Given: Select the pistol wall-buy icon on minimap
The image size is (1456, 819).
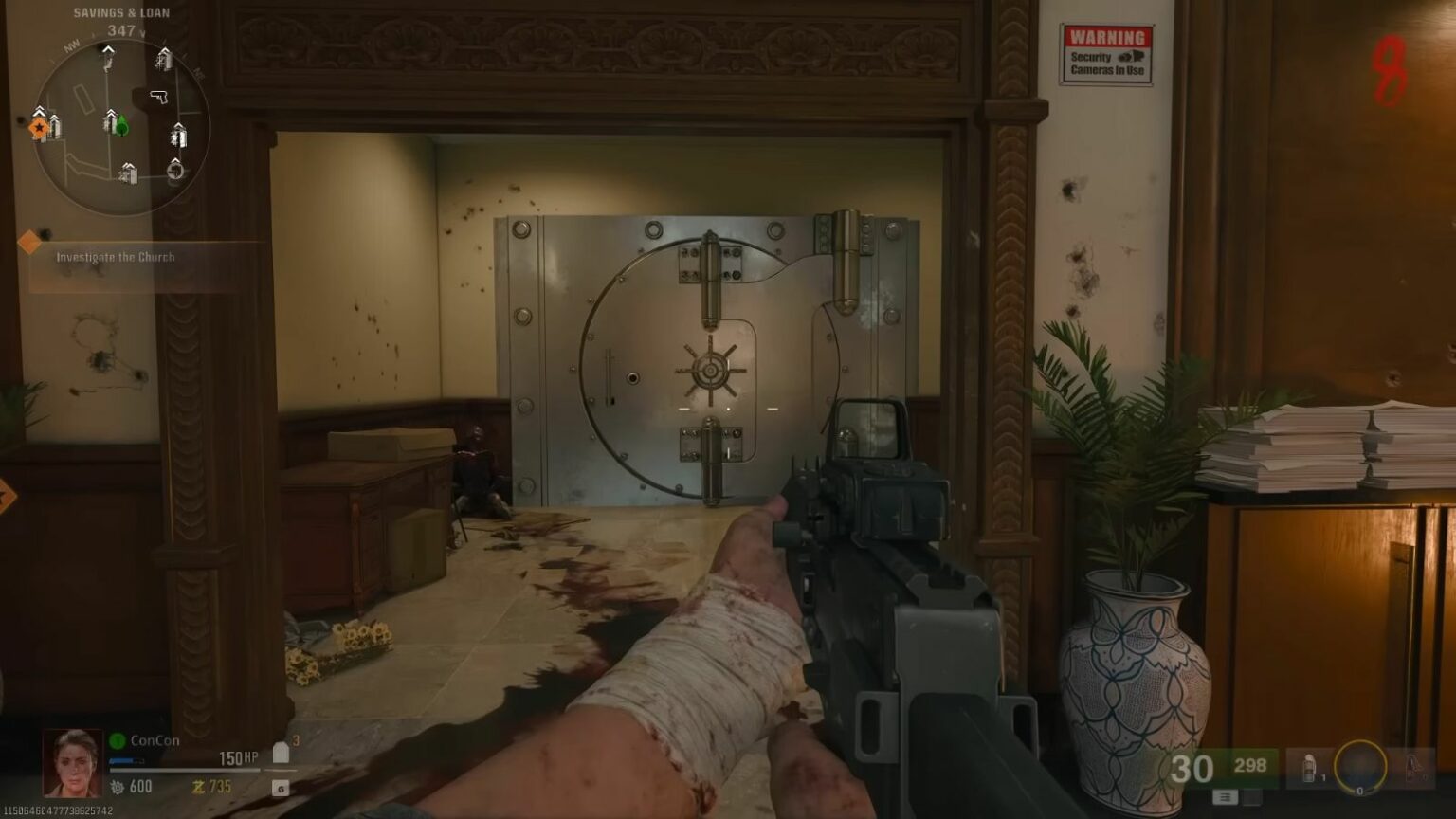Looking at the screenshot, I should (x=159, y=97).
